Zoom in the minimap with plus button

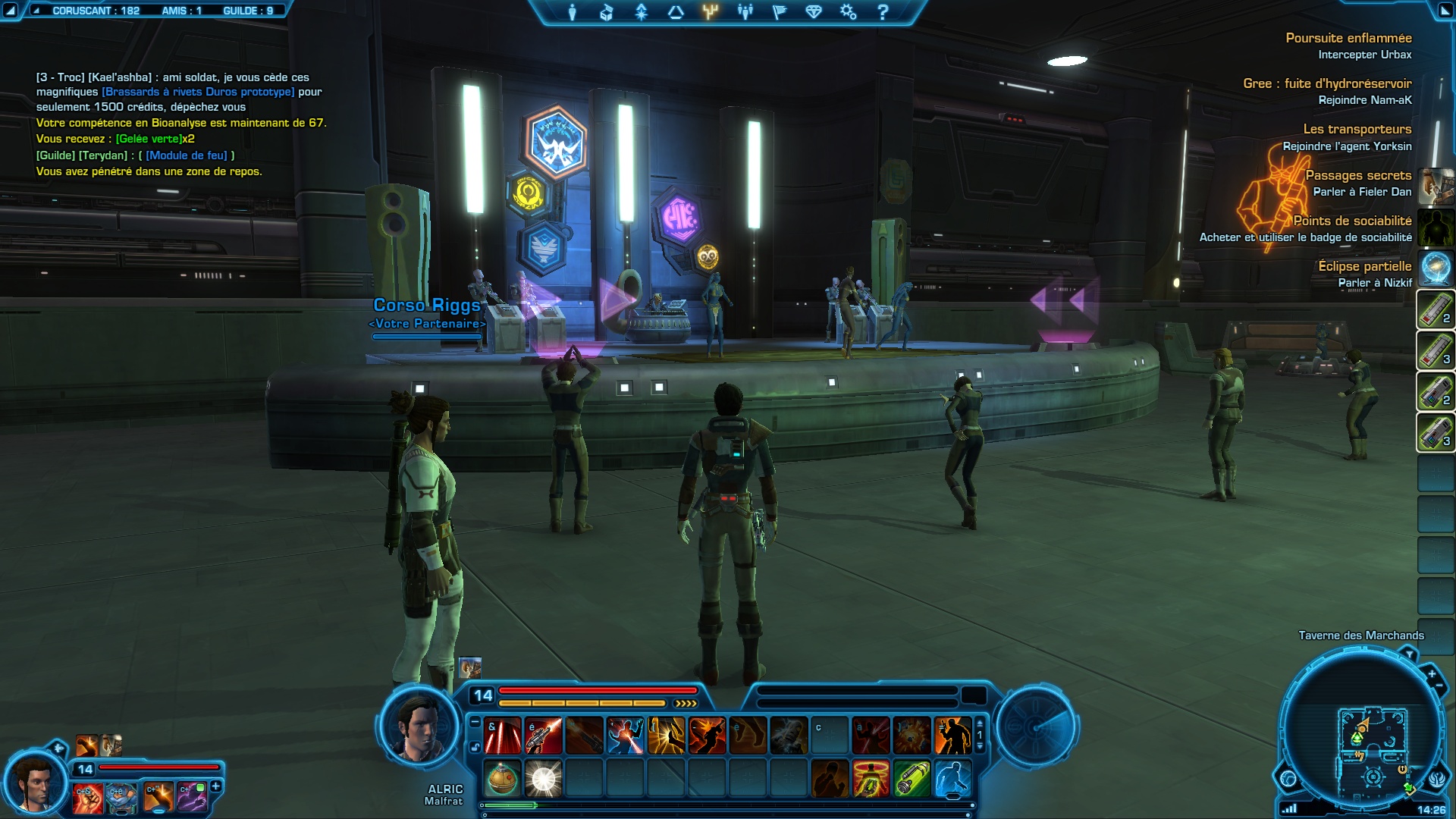tap(1431, 673)
